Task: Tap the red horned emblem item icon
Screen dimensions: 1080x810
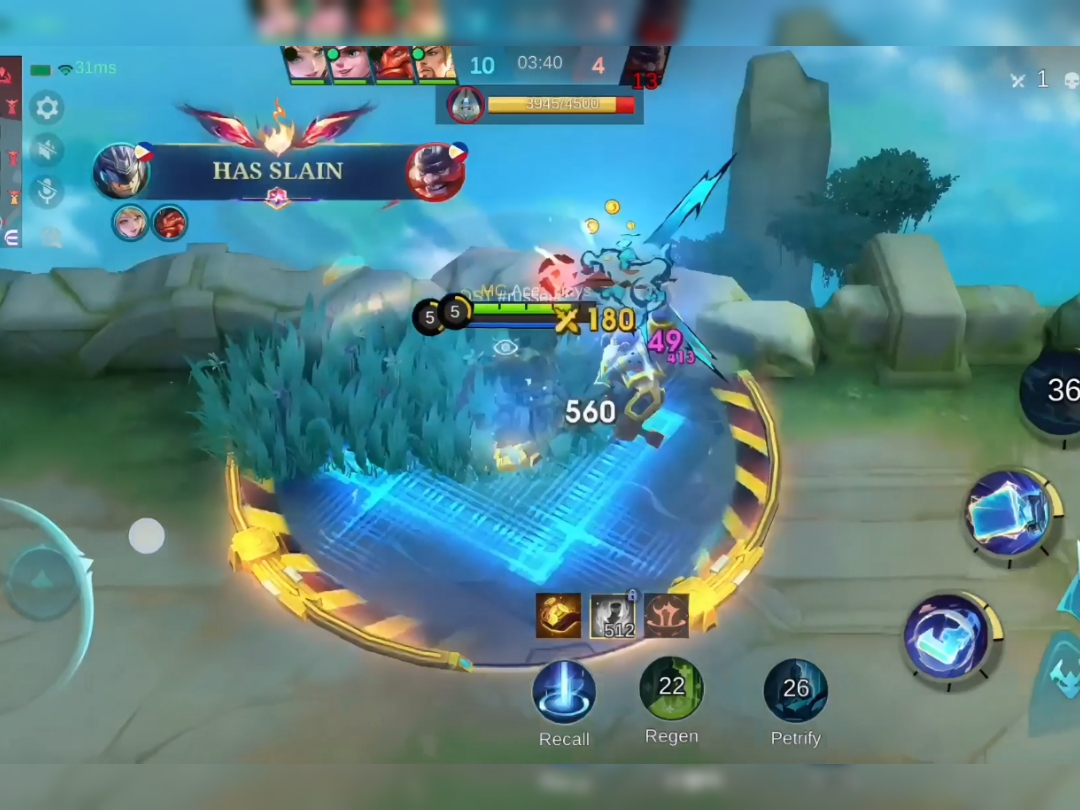Action: tap(666, 616)
